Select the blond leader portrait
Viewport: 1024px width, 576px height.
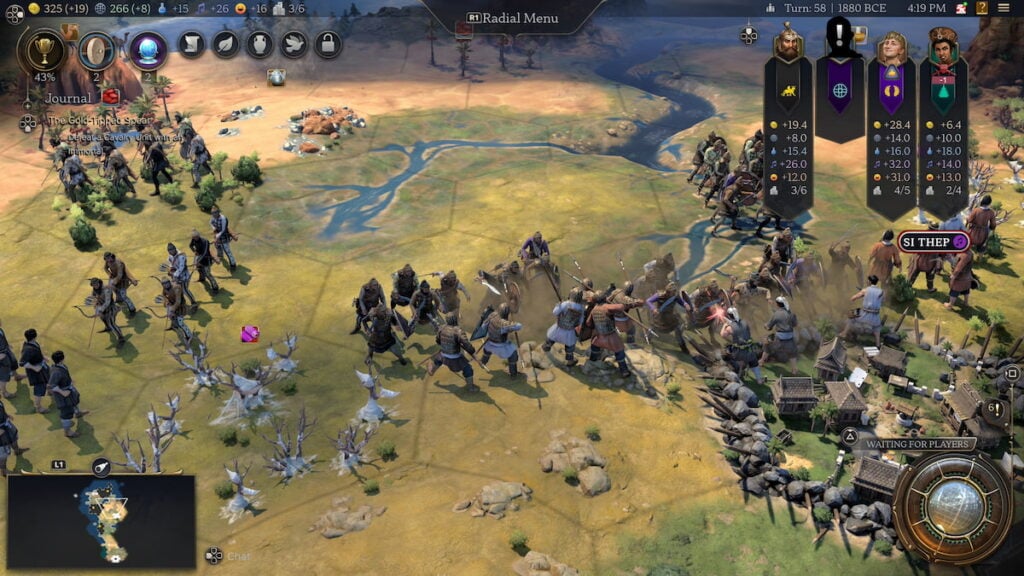point(891,45)
